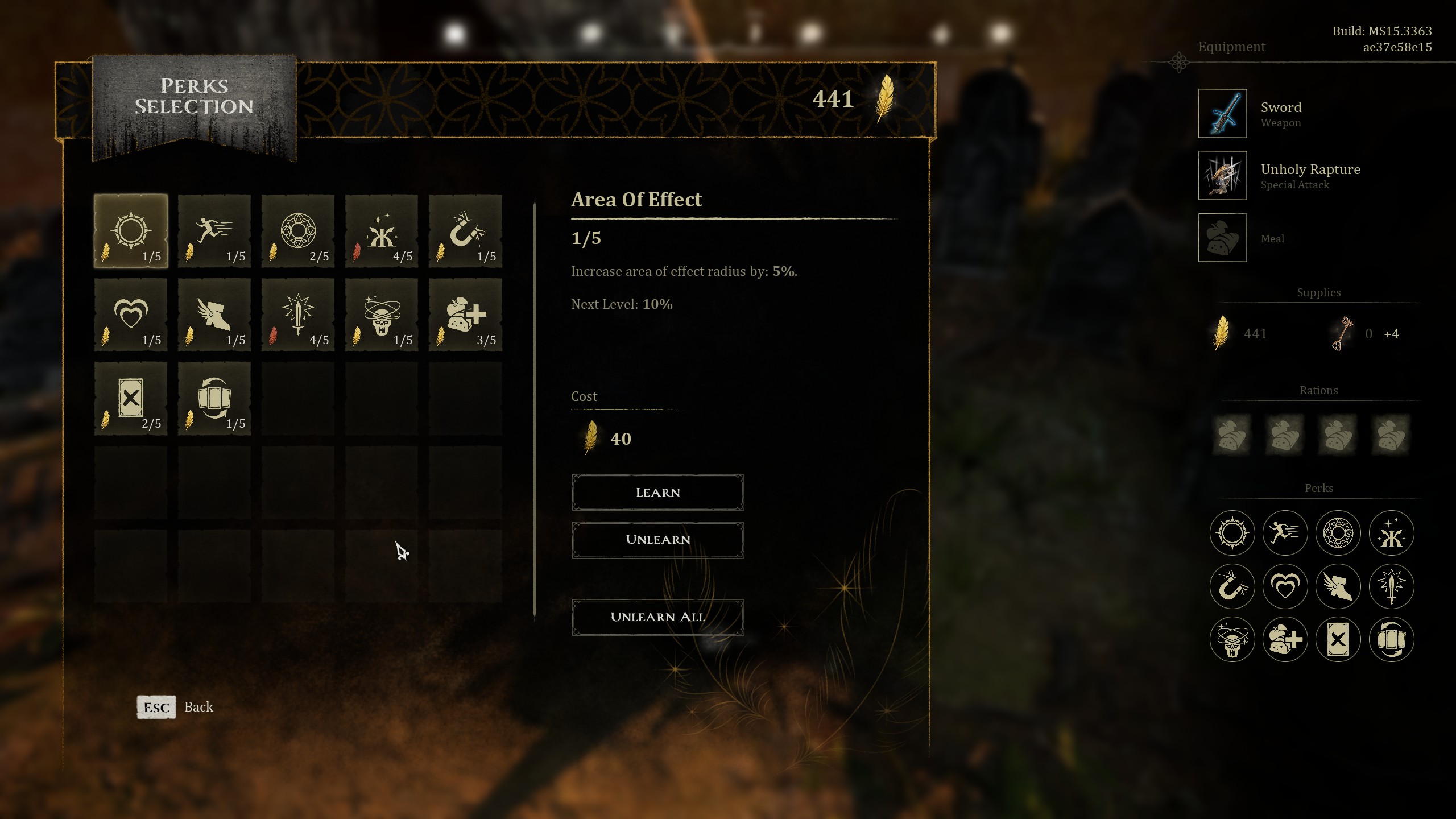This screenshot has width=1456, height=819.
Task: Choose the heart perk tile
Action: point(131,315)
